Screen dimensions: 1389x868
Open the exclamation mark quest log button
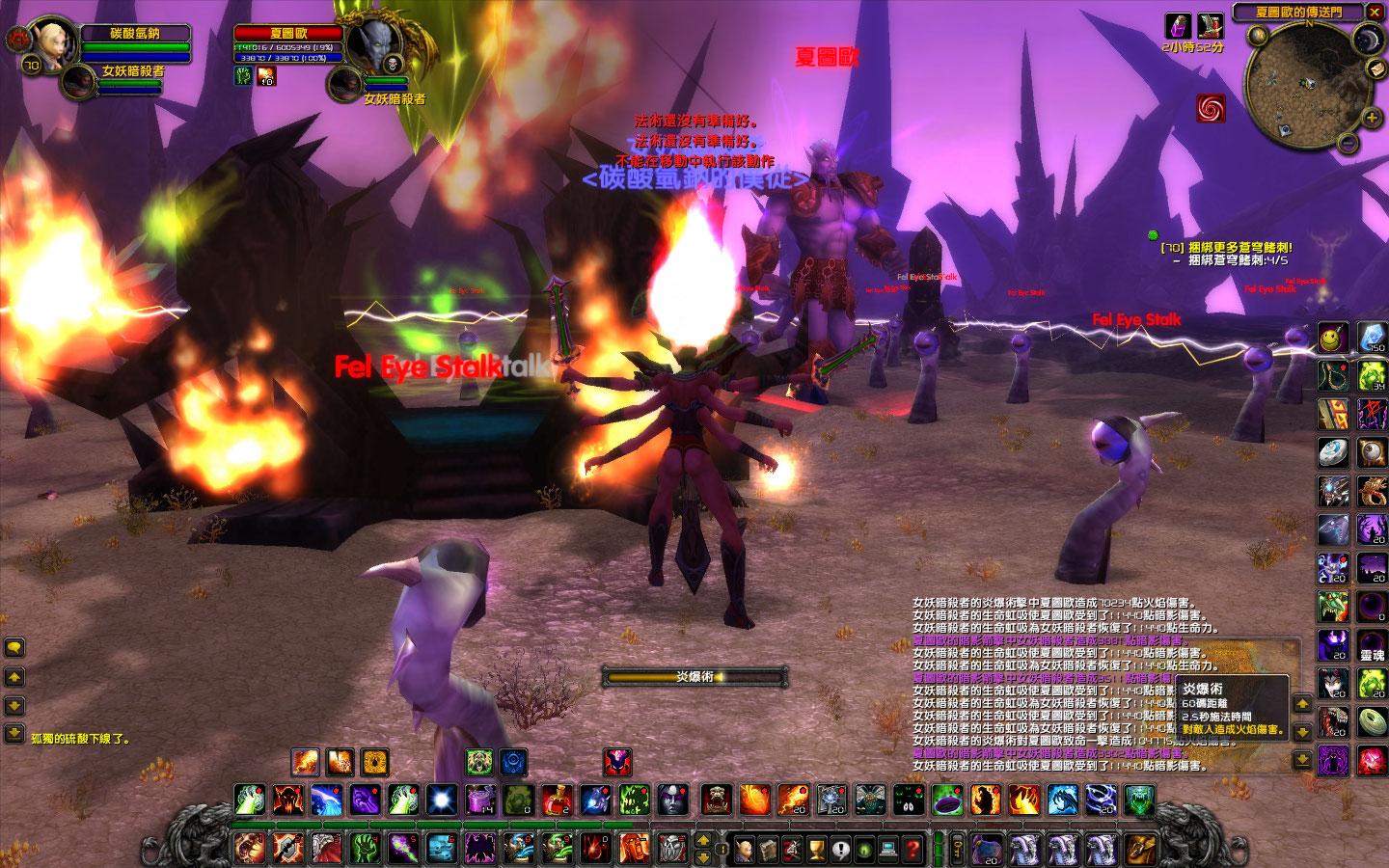tap(840, 850)
